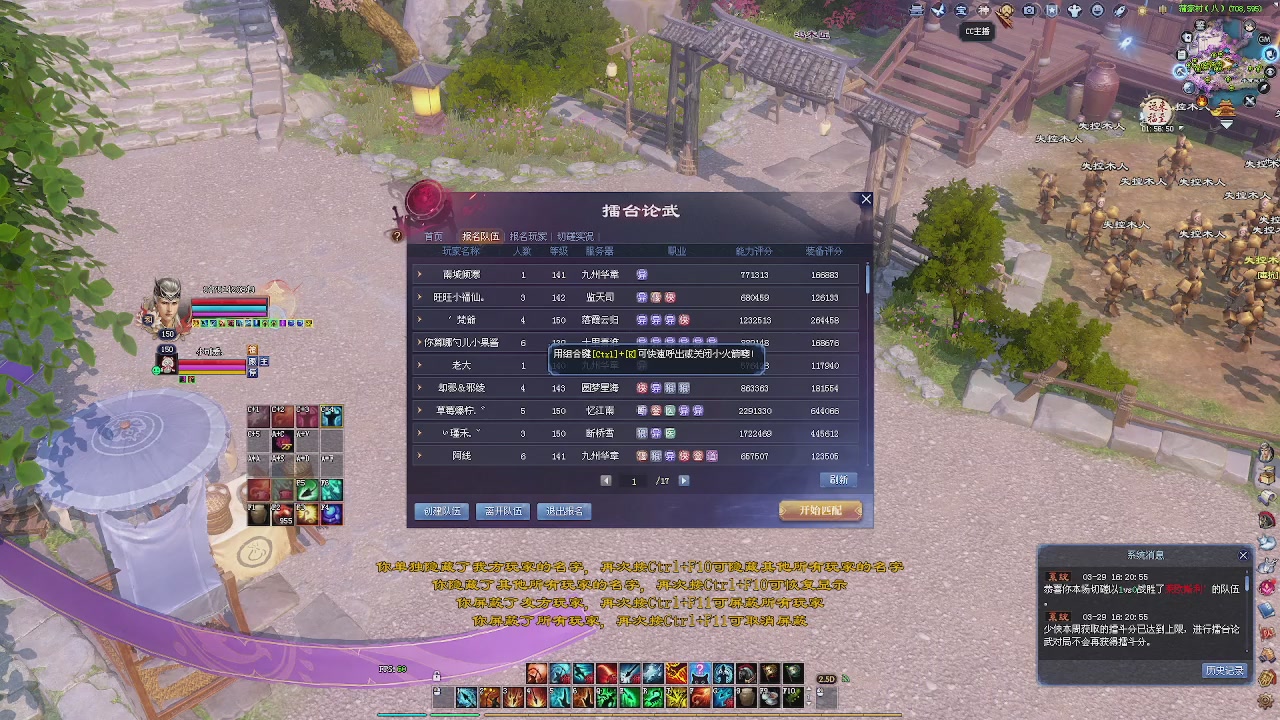
Task: Click the smiley emoji icon on top toolbar
Action: pos(1097,10)
